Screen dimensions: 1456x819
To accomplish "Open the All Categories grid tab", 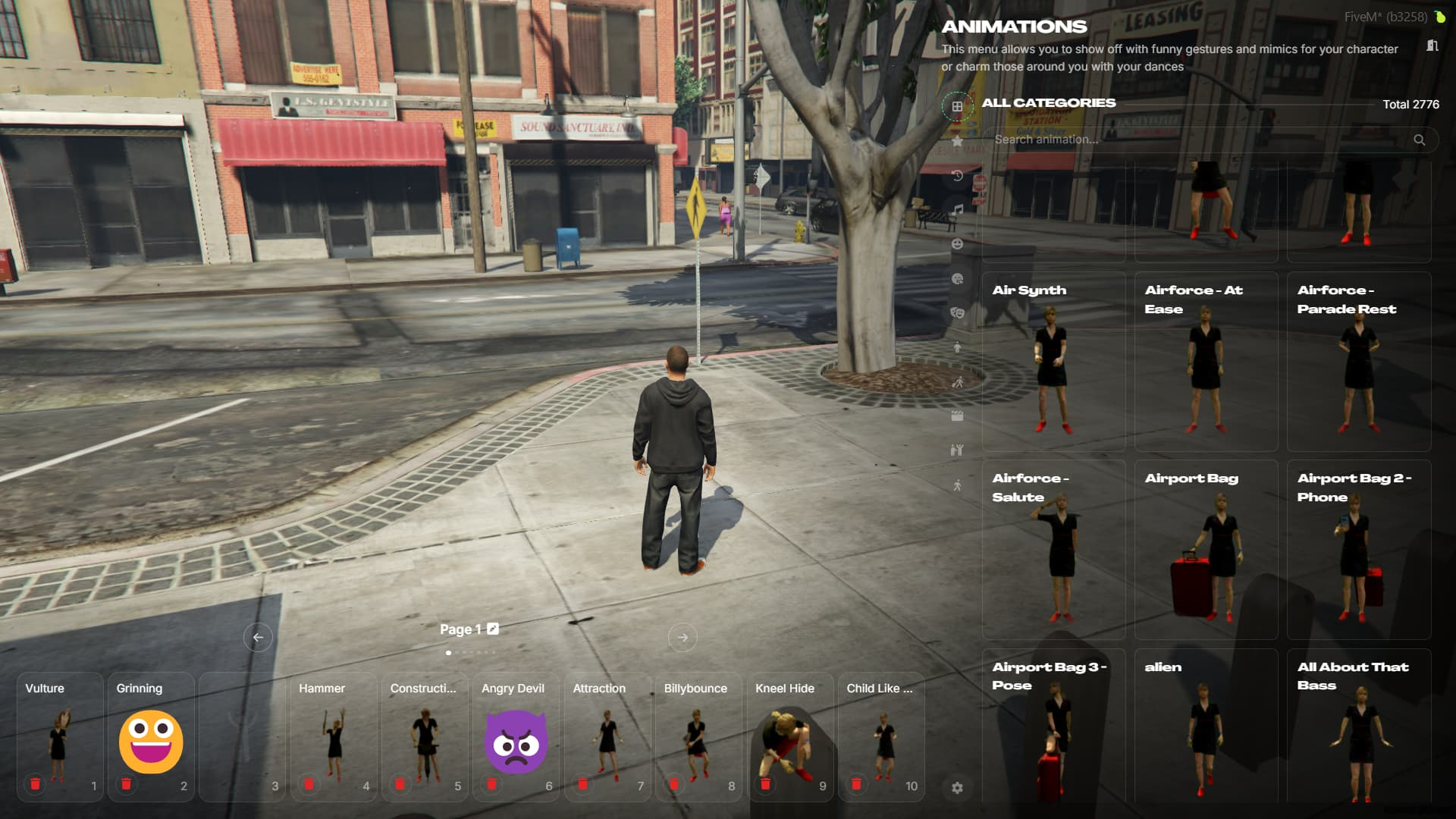I will pos(957,106).
